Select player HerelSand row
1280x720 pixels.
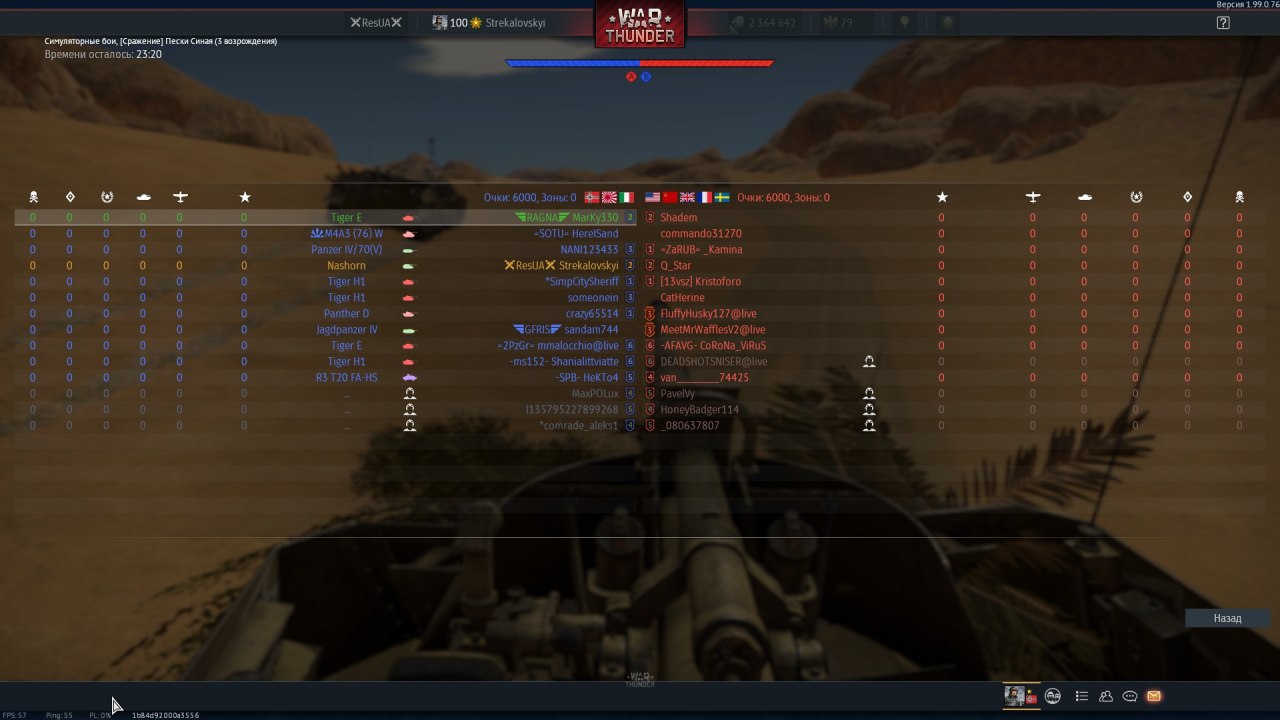click(x=595, y=233)
